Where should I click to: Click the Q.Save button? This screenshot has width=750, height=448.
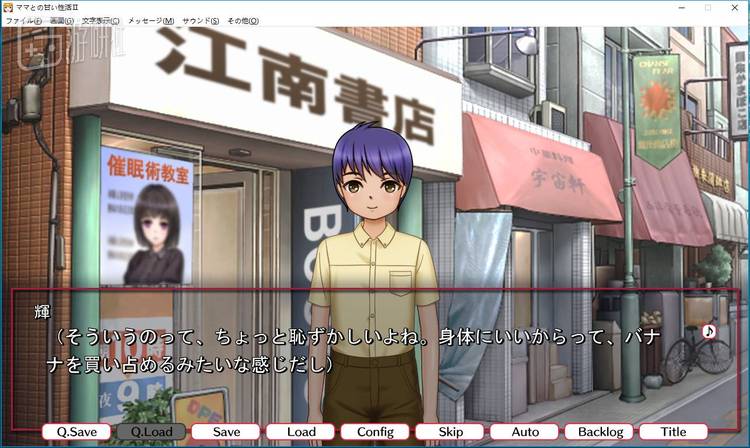pos(77,432)
